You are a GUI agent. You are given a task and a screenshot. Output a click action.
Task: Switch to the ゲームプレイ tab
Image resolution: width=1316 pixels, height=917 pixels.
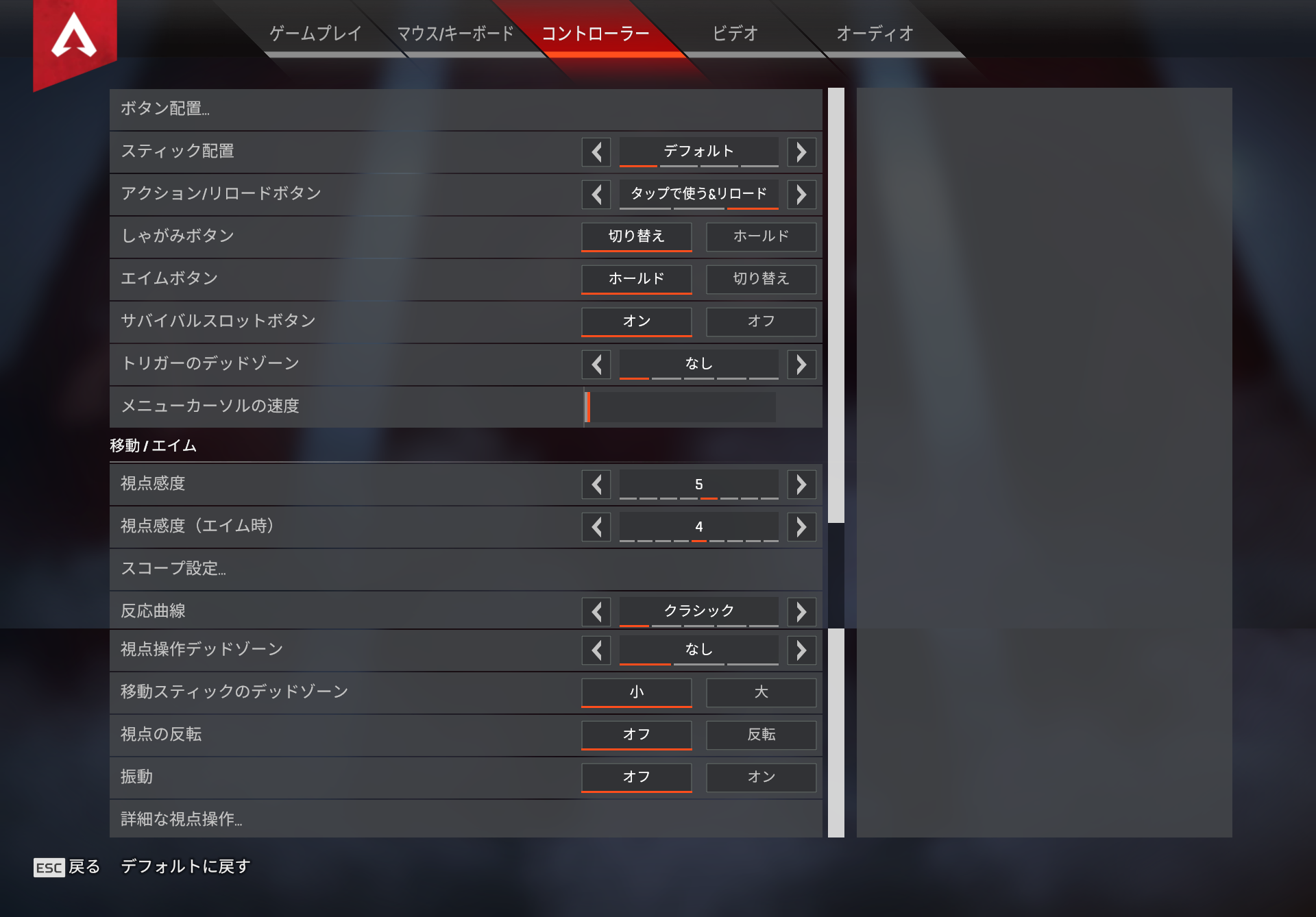pos(315,32)
